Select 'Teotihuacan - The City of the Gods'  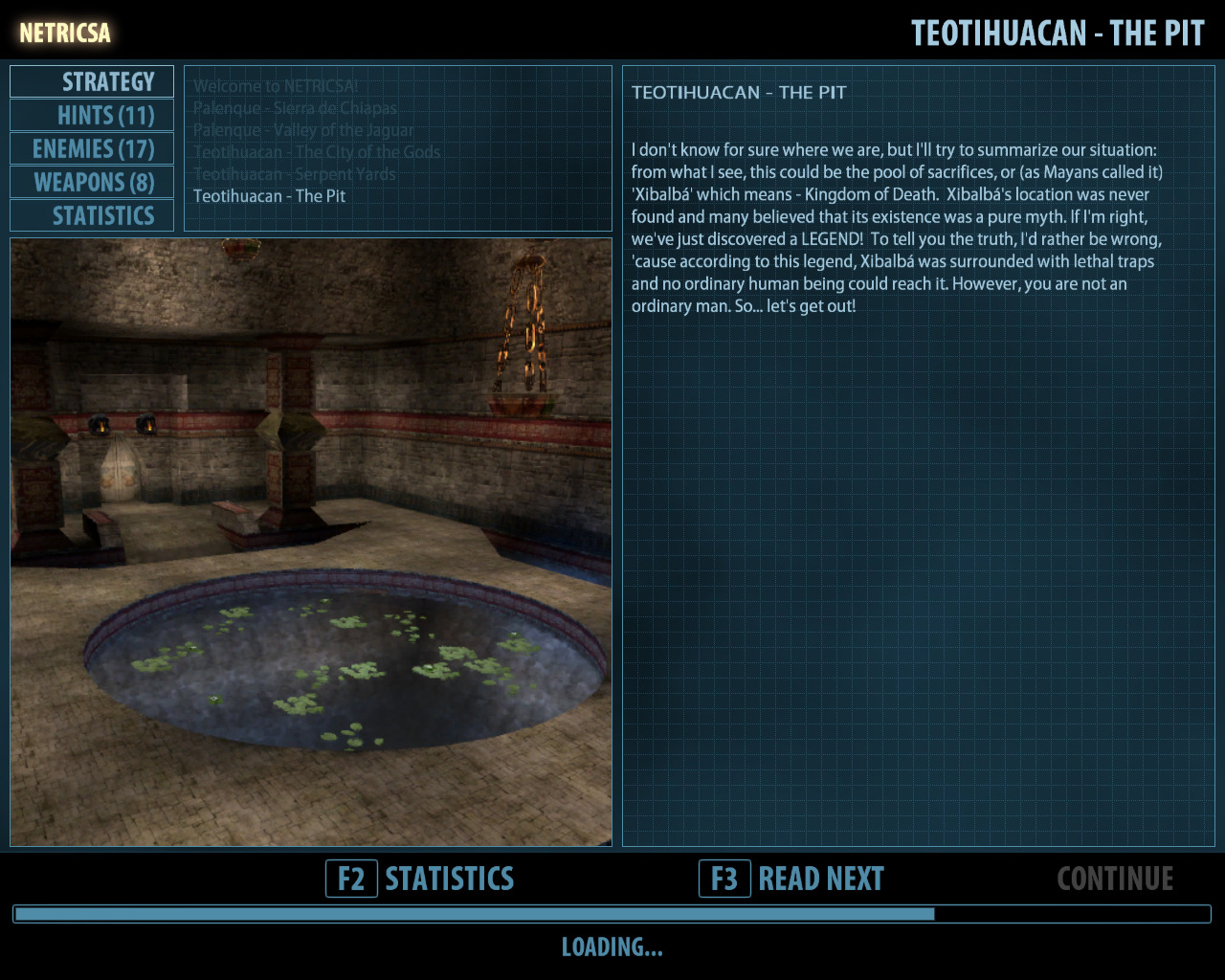tap(317, 152)
